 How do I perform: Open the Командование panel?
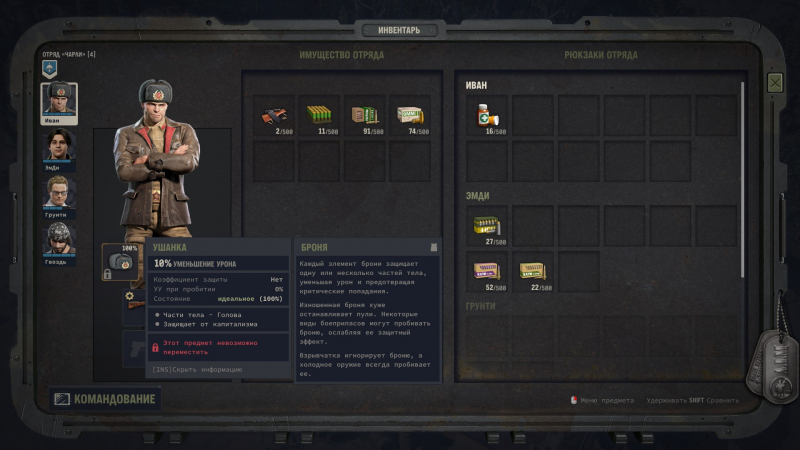104,399
